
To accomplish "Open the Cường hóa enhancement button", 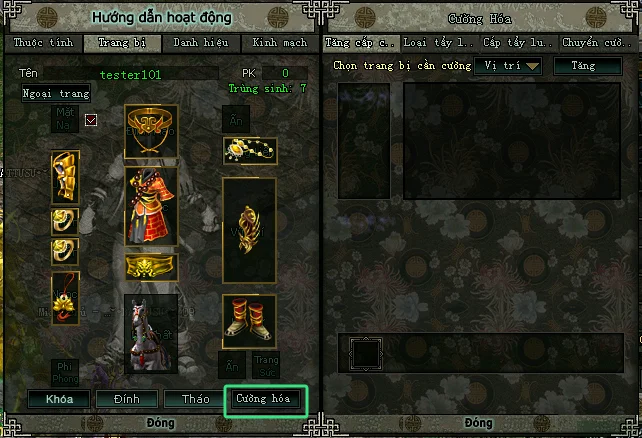I will click(265, 398).
